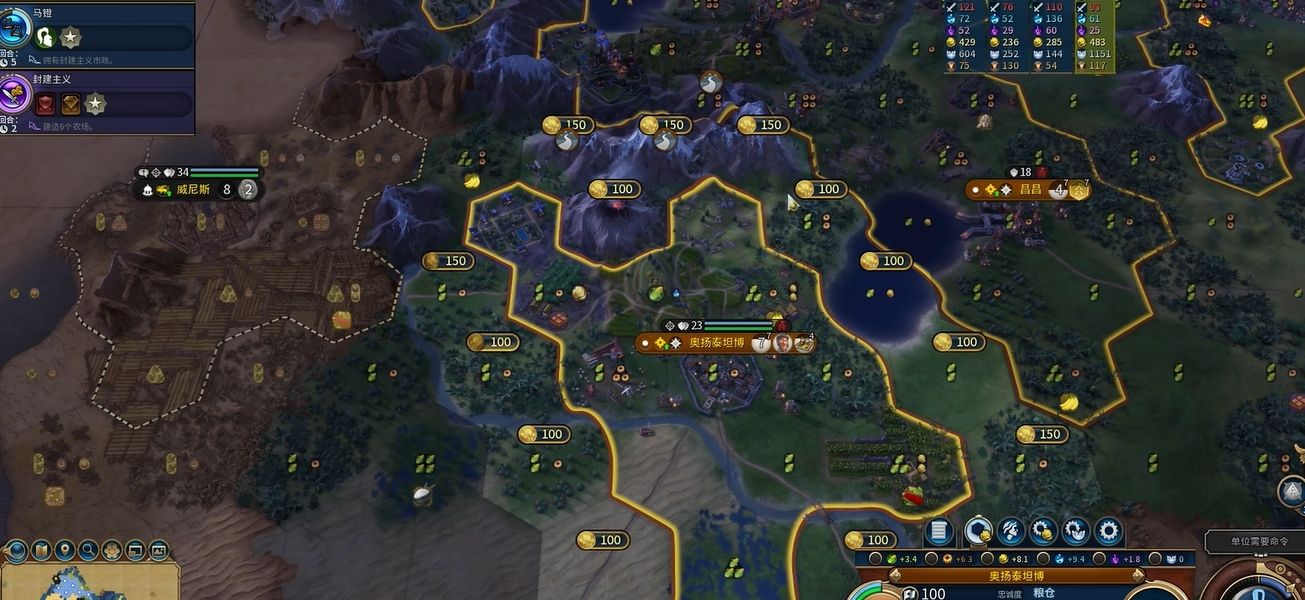This screenshot has height=600, width=1305.
Task: Open the map pin tool
Action: pos(65,550)
